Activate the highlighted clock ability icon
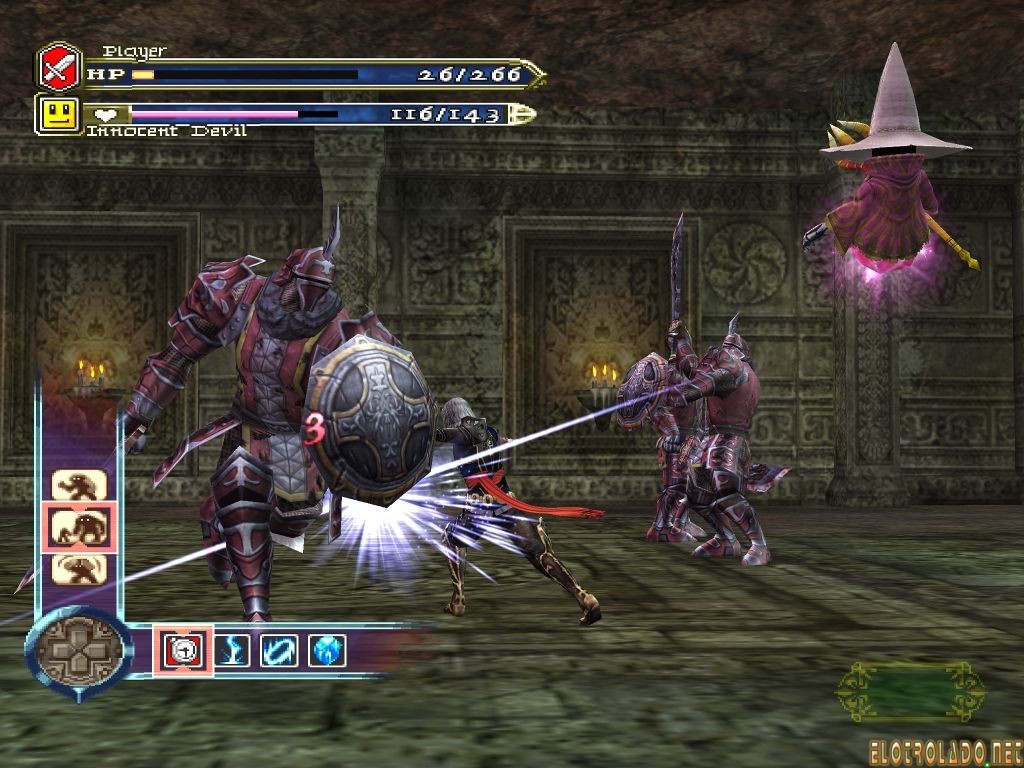This screenshot has height=768, width=1024. pos(182,650)
